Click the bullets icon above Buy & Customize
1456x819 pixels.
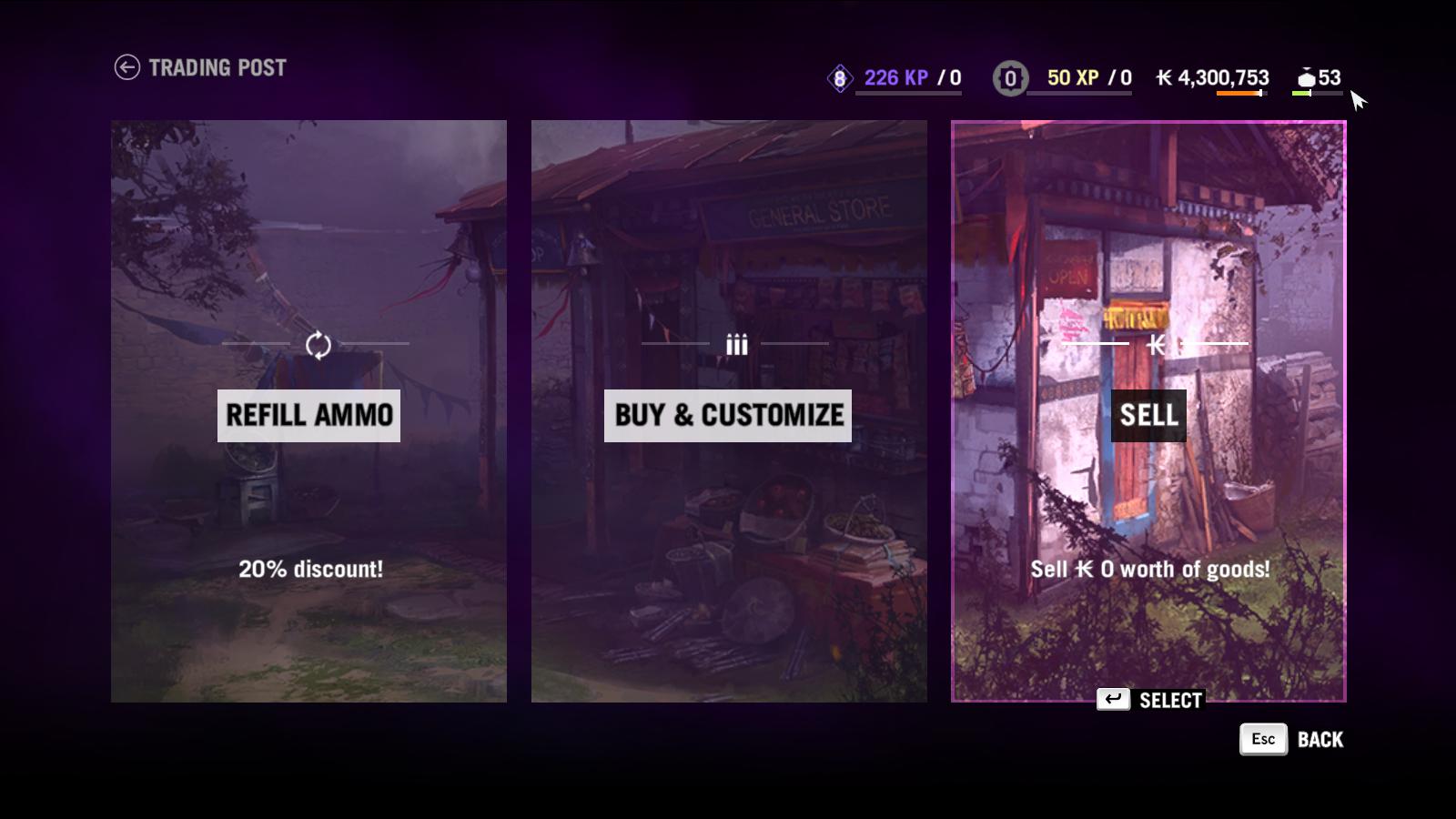pyautogui.click(x=735, y=345)
